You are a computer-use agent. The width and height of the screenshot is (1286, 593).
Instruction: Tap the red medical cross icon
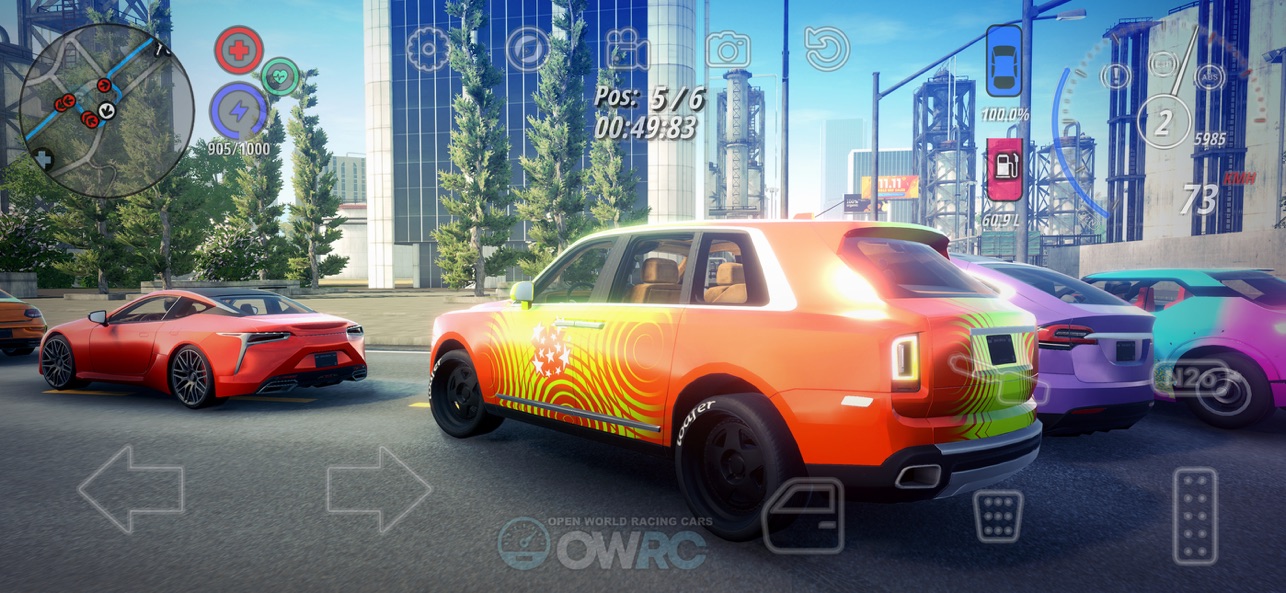click(x=239, y=50)
